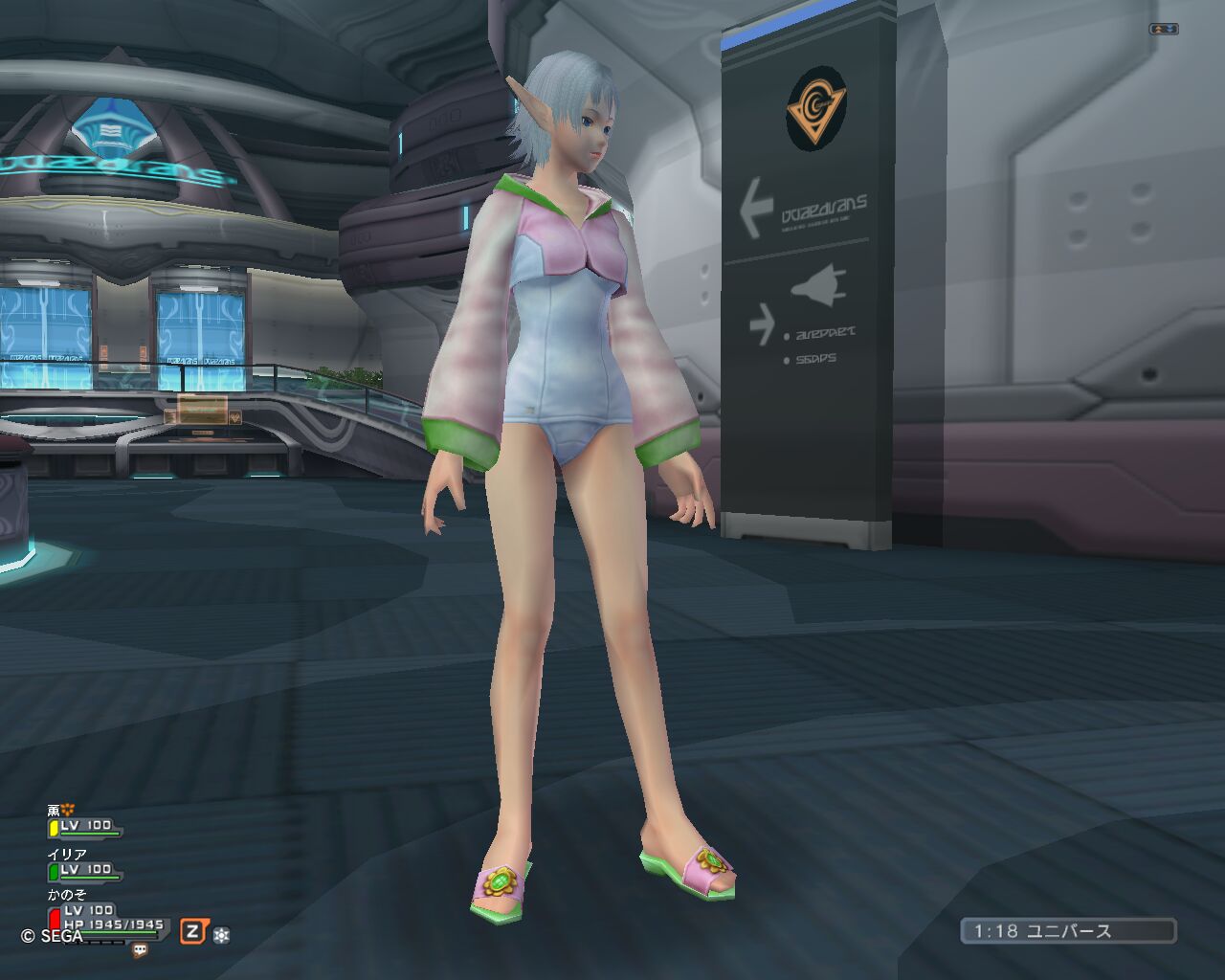Open the chat speech bubble icon
1225x980 pixels.
(140, 950)
